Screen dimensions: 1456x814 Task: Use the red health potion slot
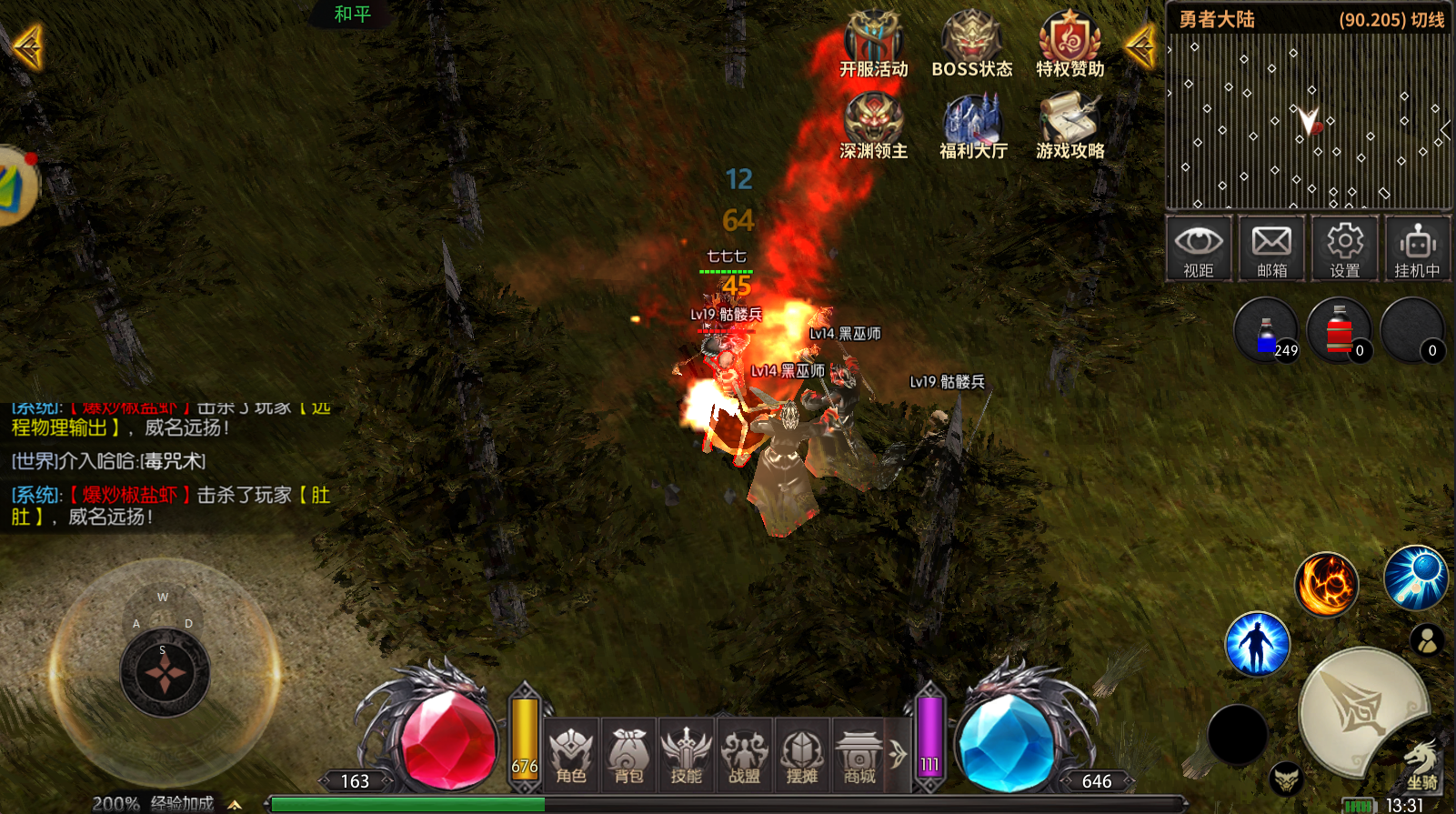click(1340, 332)
